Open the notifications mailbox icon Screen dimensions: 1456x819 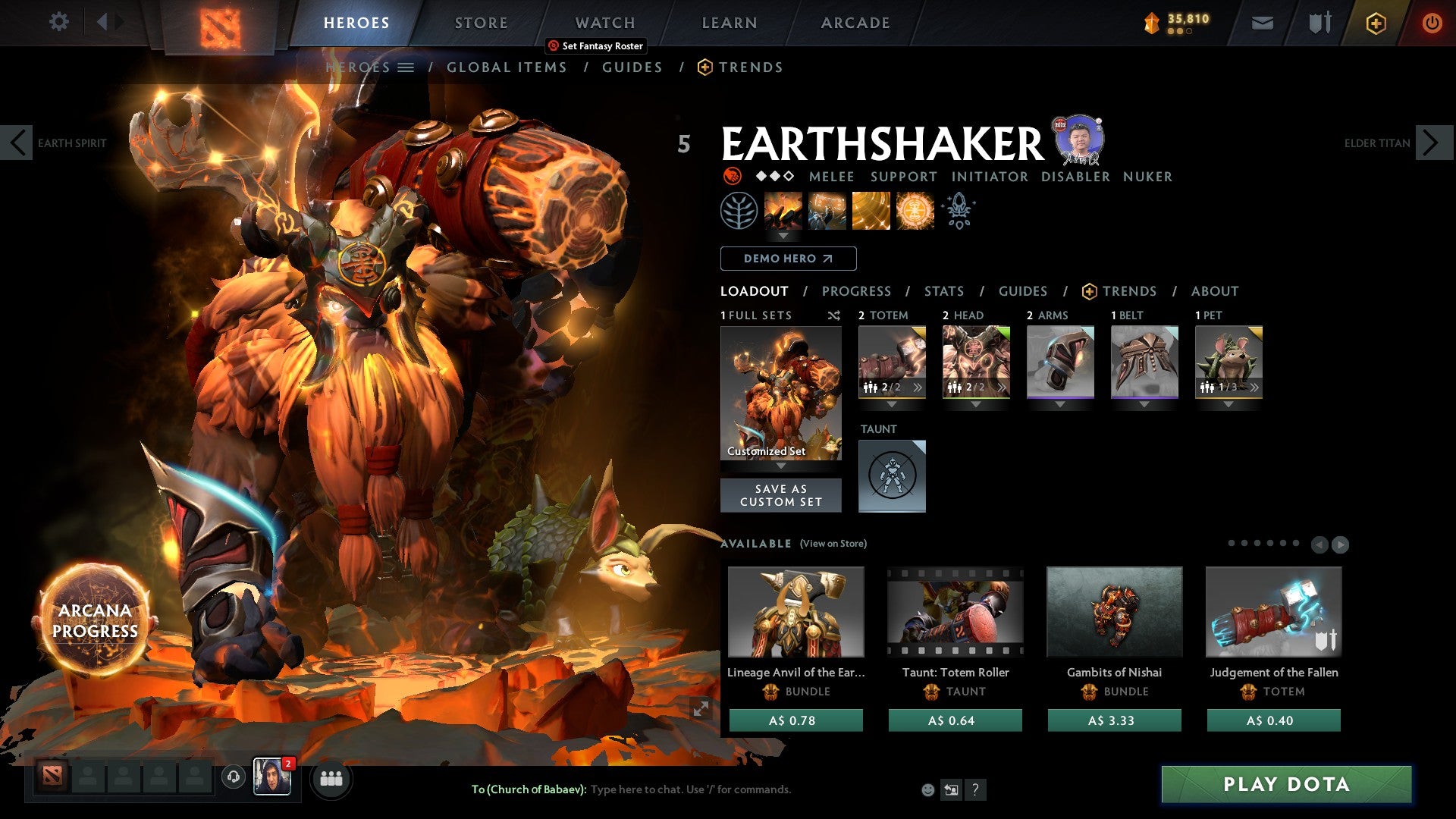click(x=1263, y=23)
